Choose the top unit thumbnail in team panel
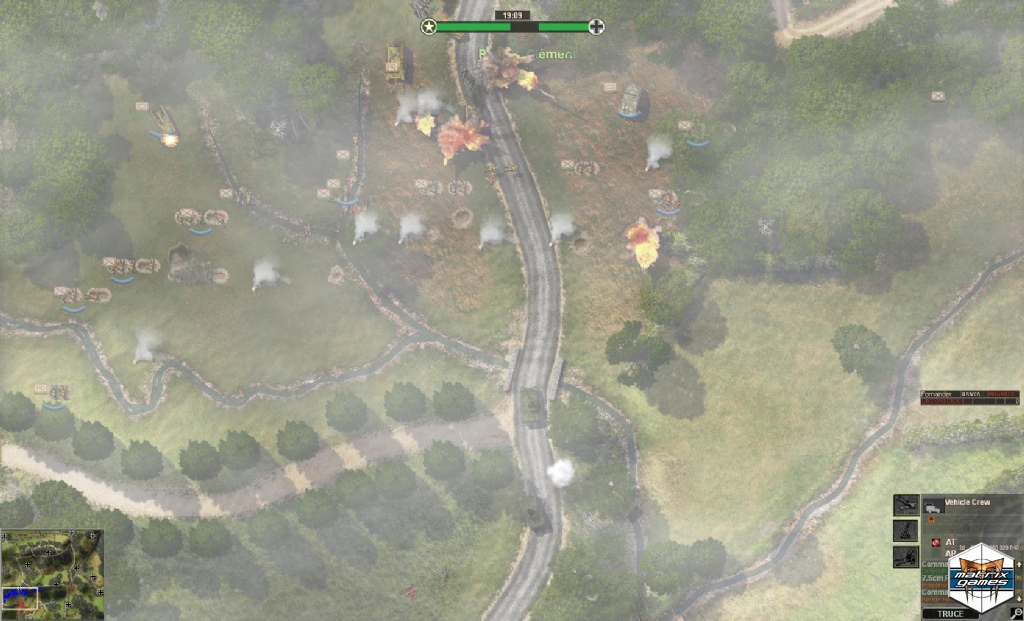The width and height of the screenshot is (1024, 621). 906,504
